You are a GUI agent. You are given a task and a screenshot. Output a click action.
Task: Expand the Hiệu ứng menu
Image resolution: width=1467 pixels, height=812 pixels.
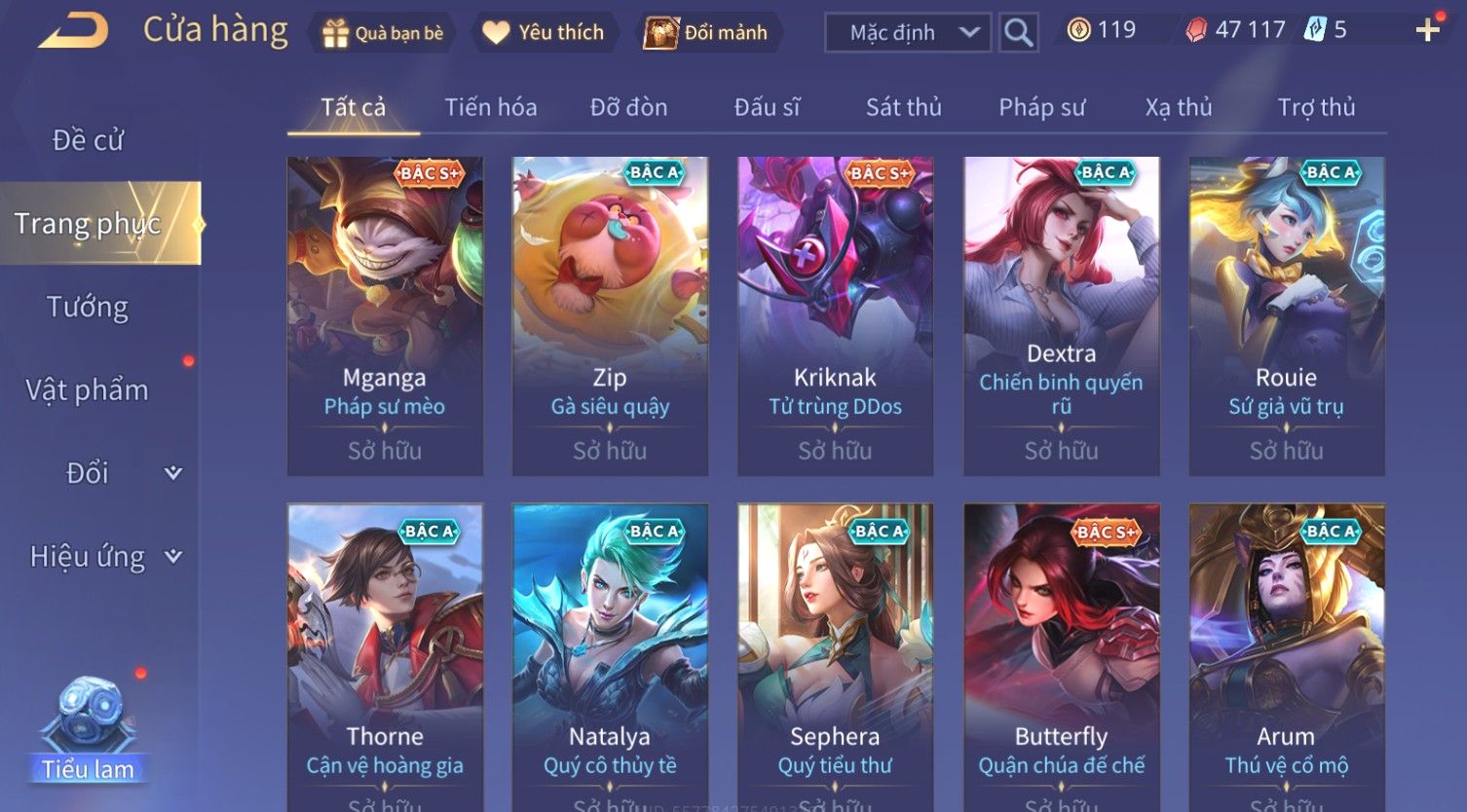tap(102, 557)
